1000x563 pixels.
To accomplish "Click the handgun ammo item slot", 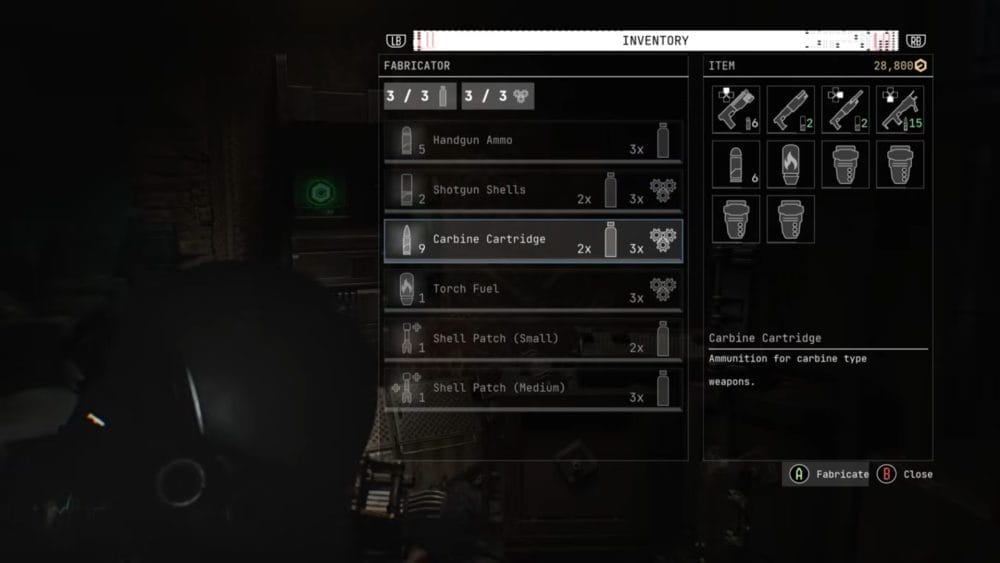I will point(736,165).
